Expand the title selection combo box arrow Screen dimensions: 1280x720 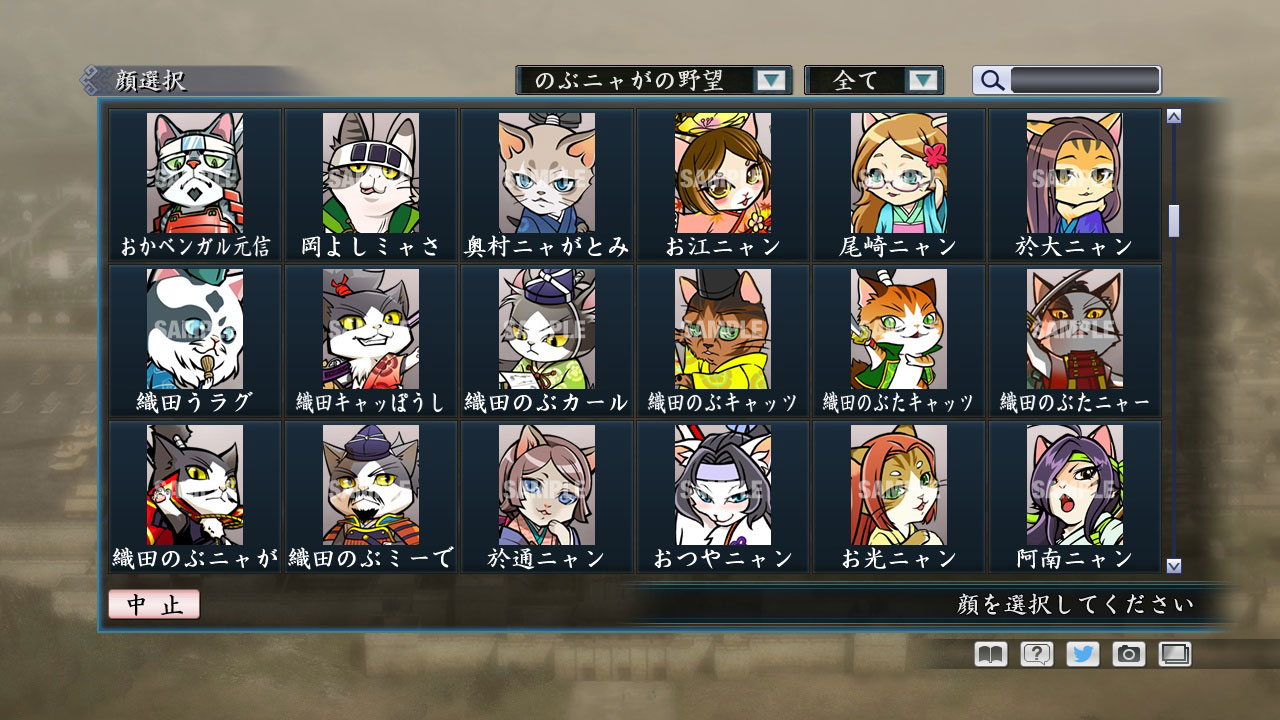pyautogui.click(x=771, y=78)
